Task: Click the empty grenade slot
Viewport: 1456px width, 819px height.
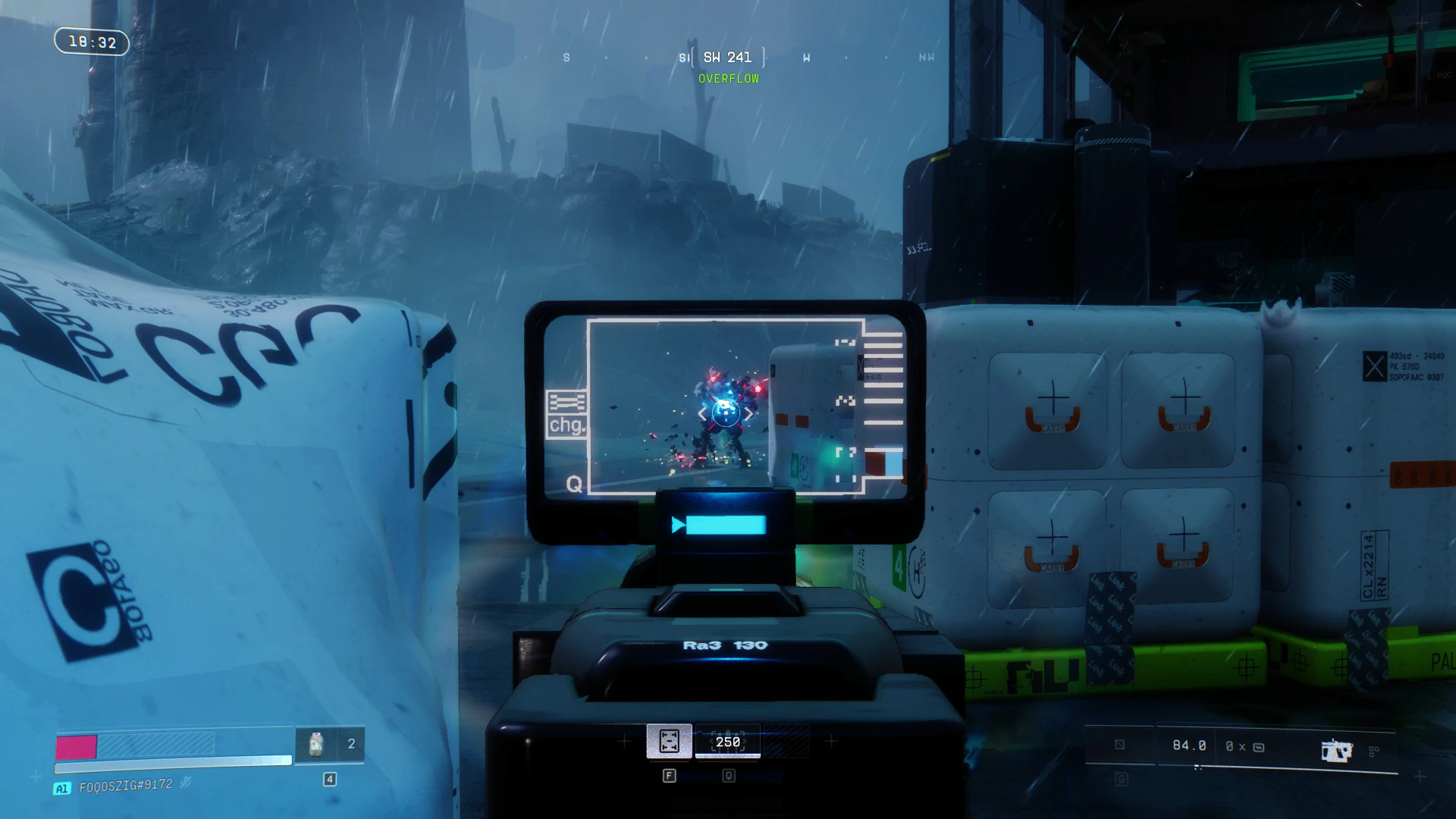Action: coord(1120,745)
